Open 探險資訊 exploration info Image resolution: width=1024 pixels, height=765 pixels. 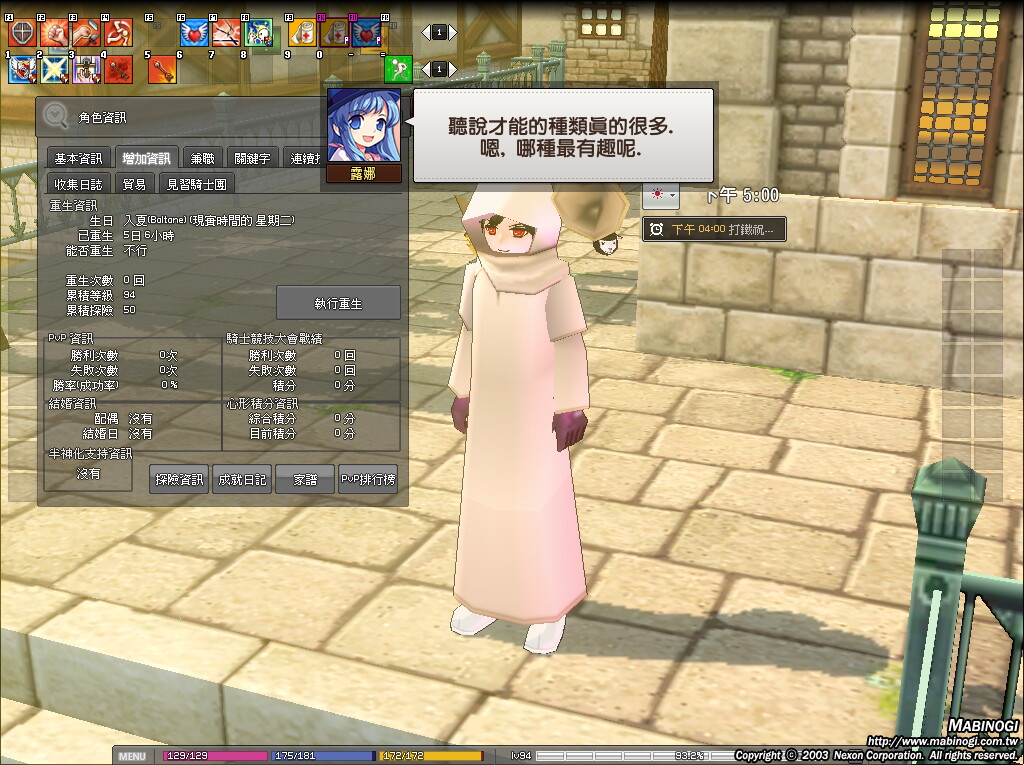coord(179,480)
